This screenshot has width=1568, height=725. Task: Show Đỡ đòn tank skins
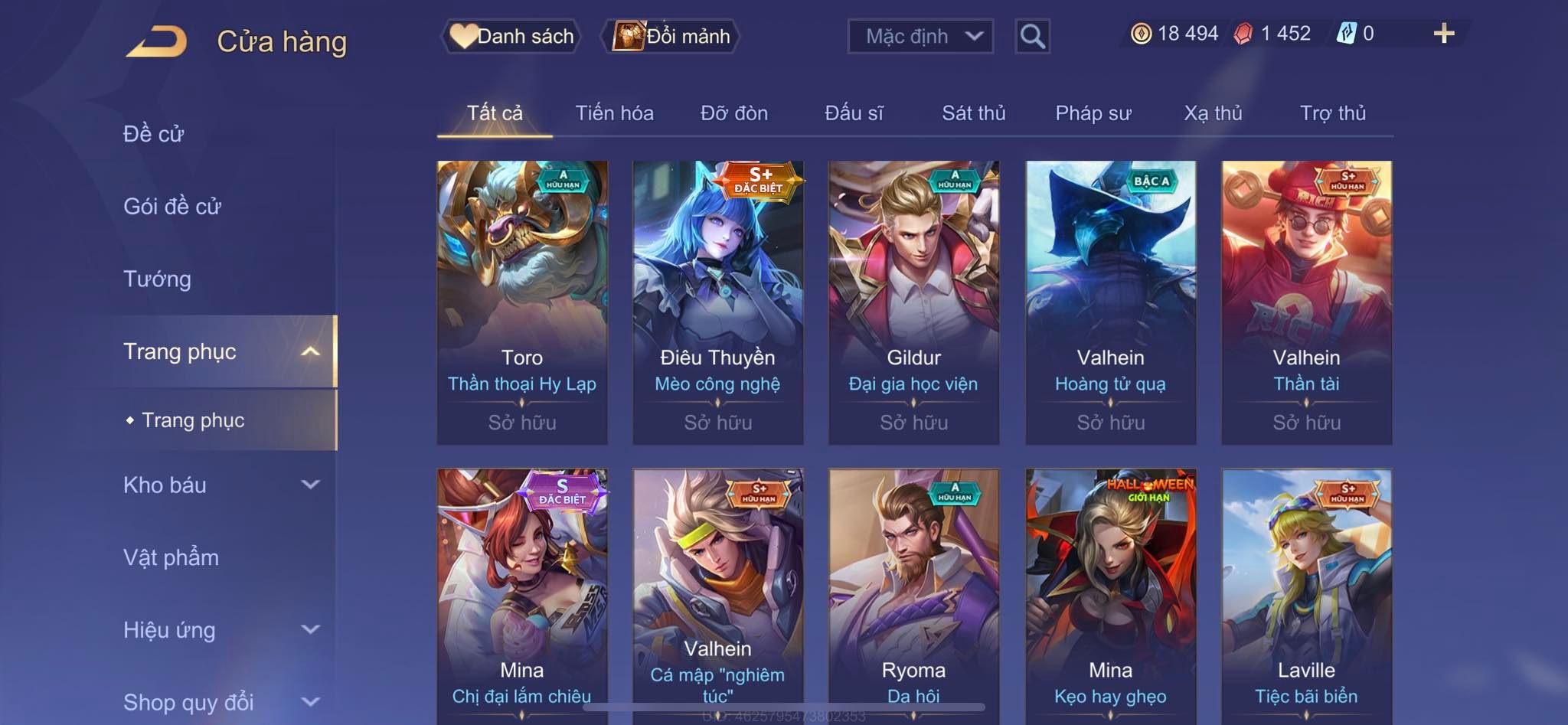coord(733,113)
